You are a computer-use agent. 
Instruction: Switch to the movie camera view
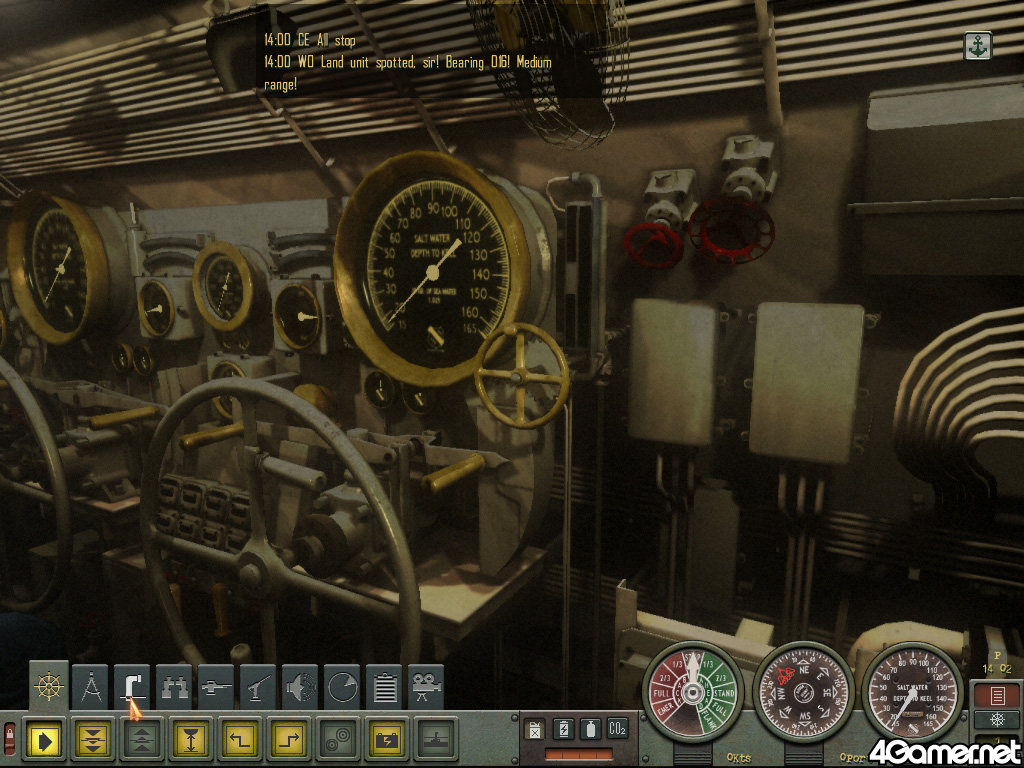(x=426, y=687)
